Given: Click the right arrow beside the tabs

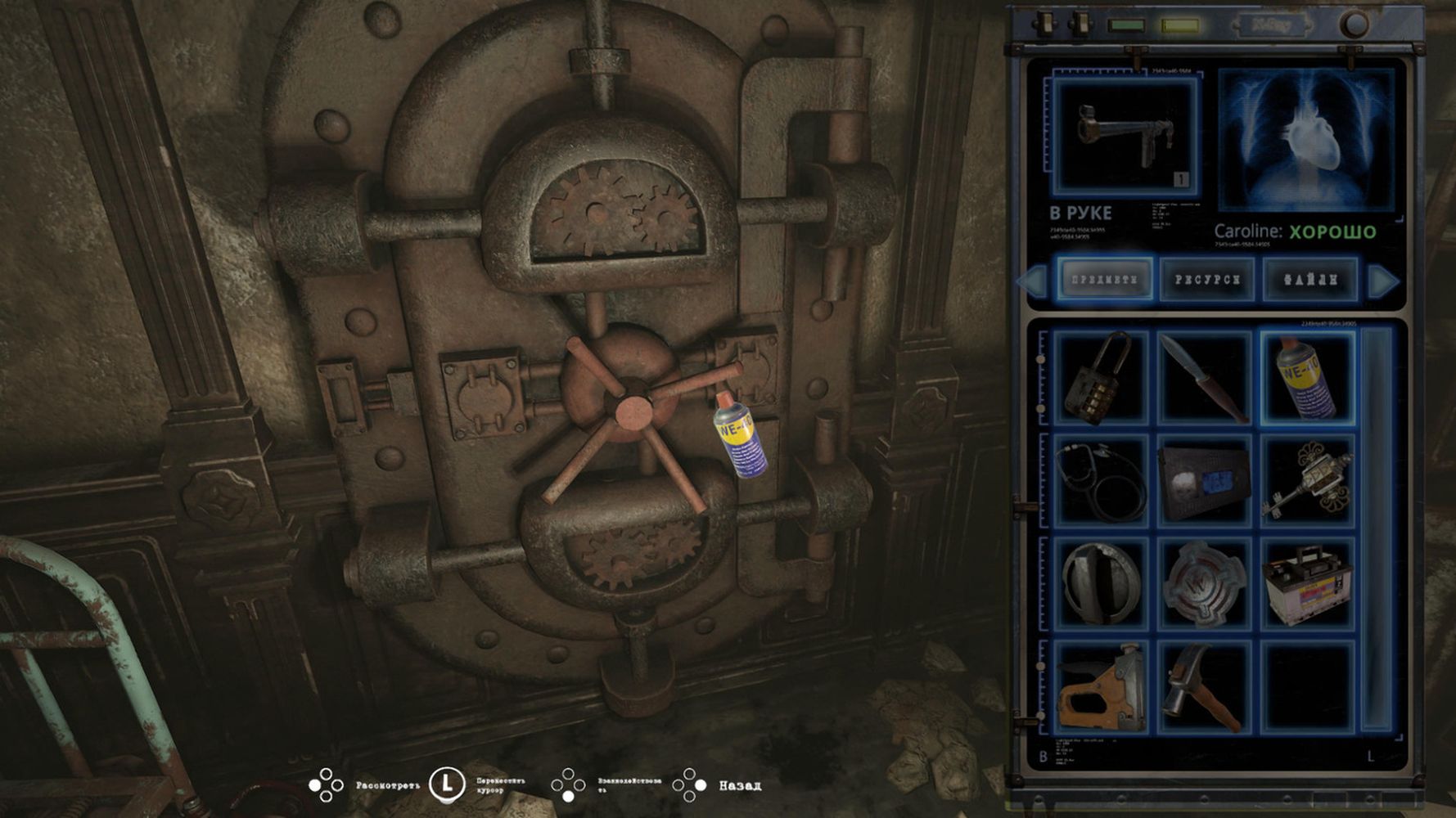Looking at the screenshot, I should pos(1383,281).
